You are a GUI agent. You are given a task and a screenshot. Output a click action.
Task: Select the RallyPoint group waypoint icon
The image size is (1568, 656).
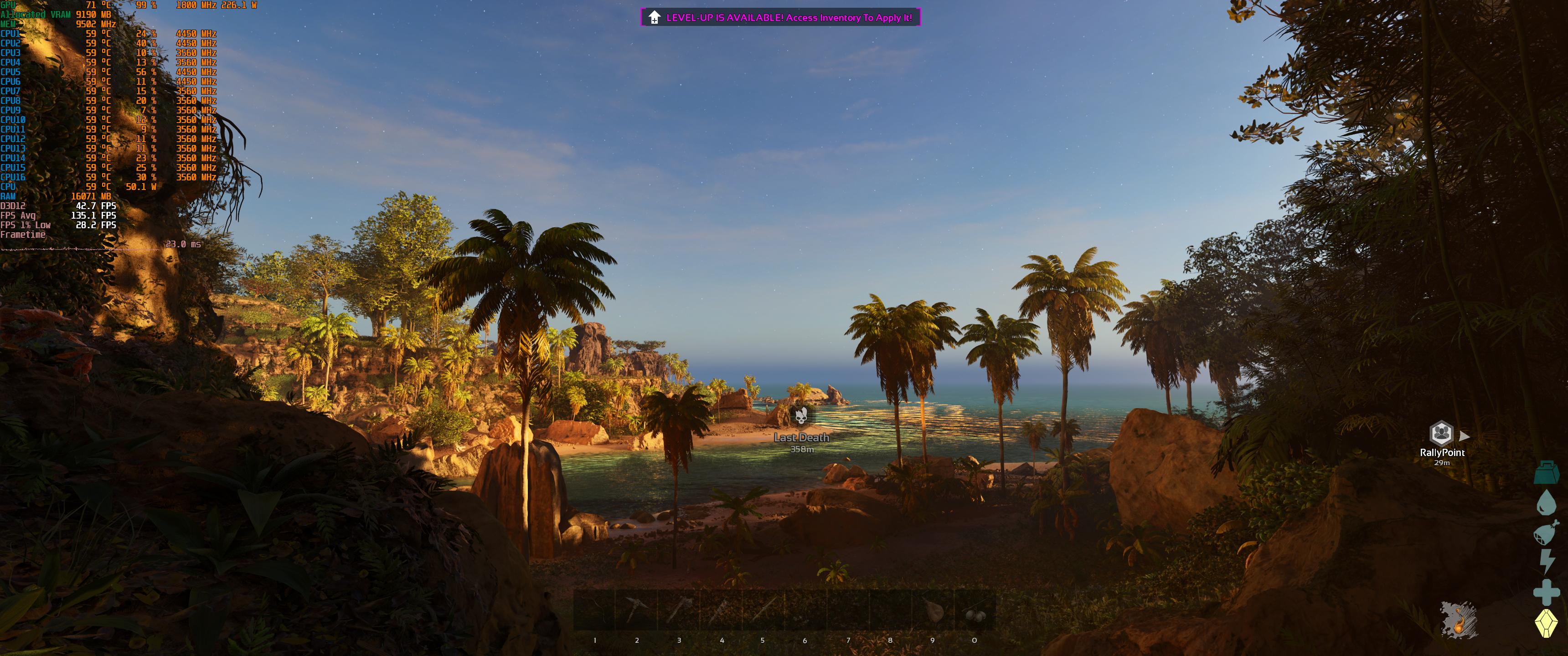pyautogui.click(x=1441, y=433)
